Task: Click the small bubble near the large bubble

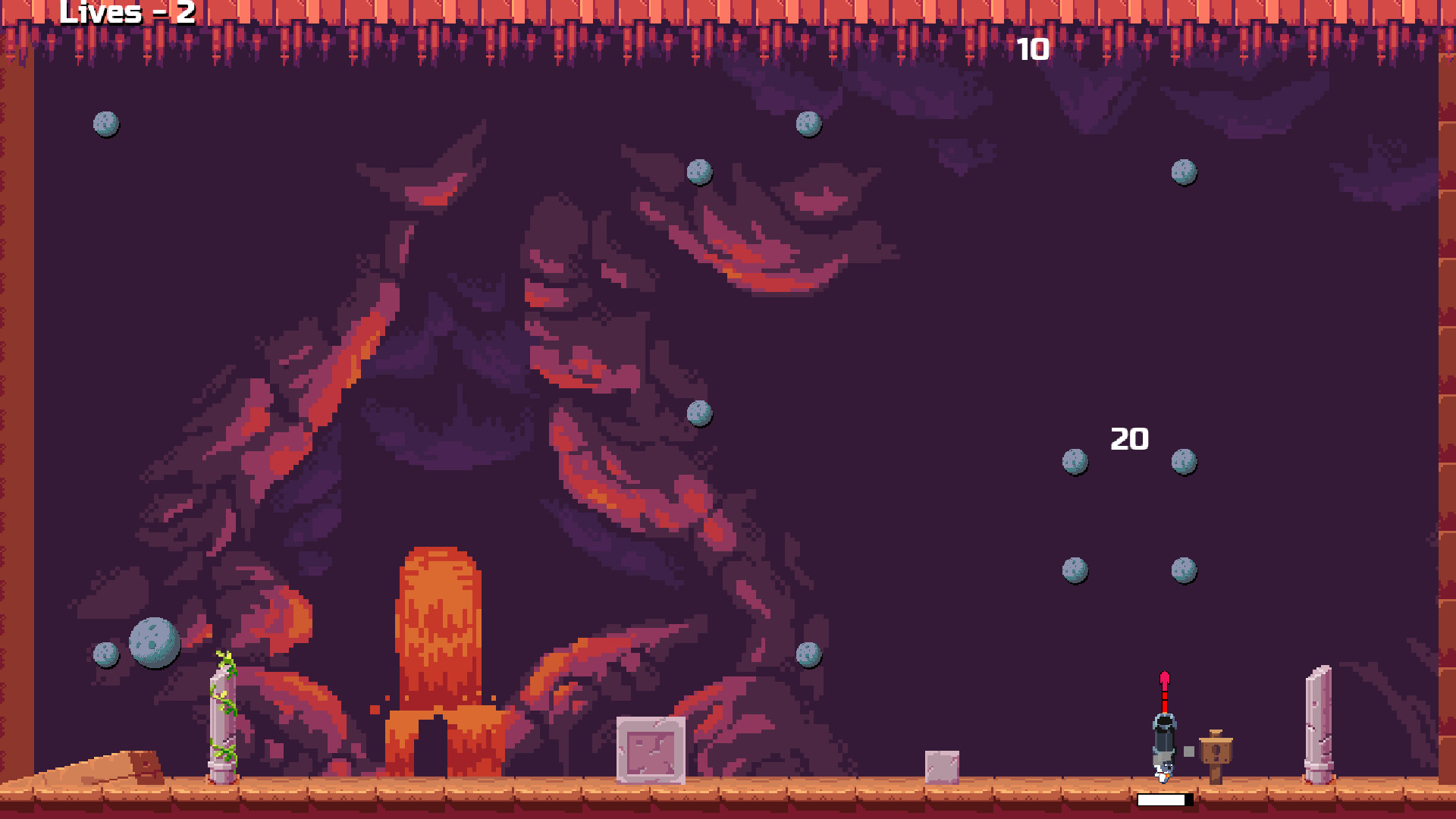Action: point(106,655)
